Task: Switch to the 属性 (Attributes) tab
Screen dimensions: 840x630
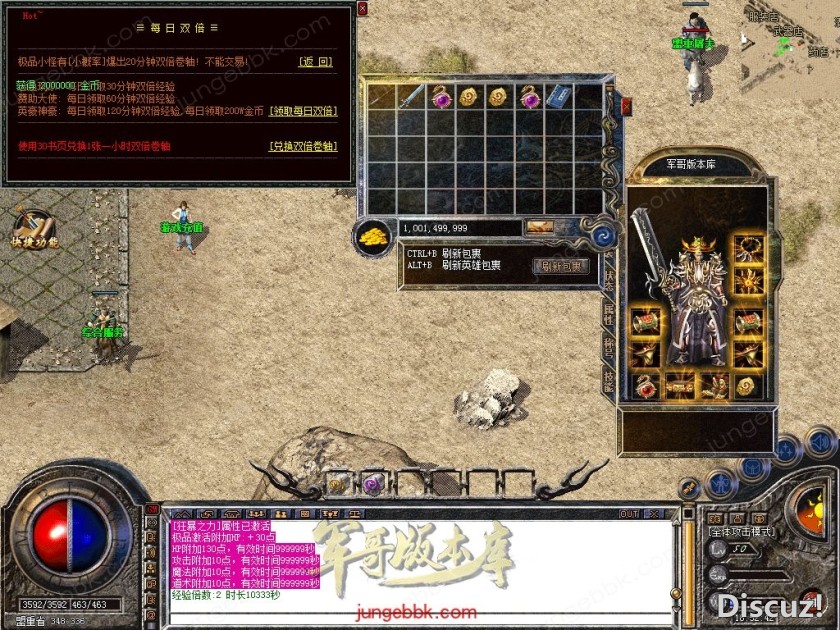Action: coord(609,315)
